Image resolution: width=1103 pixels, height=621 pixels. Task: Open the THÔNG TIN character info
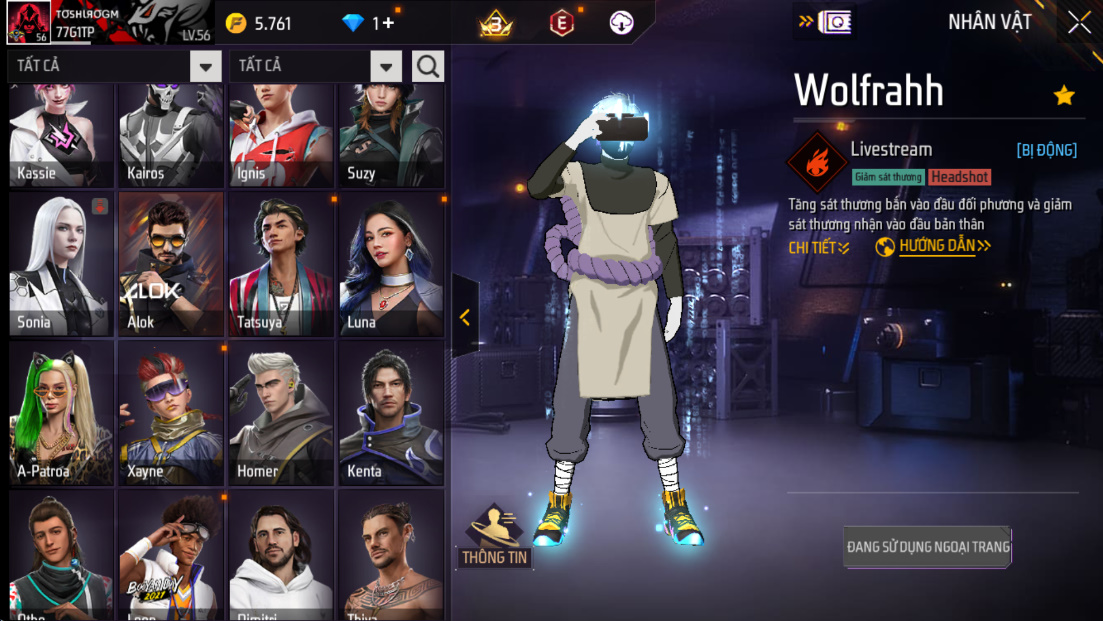[494, 536]
